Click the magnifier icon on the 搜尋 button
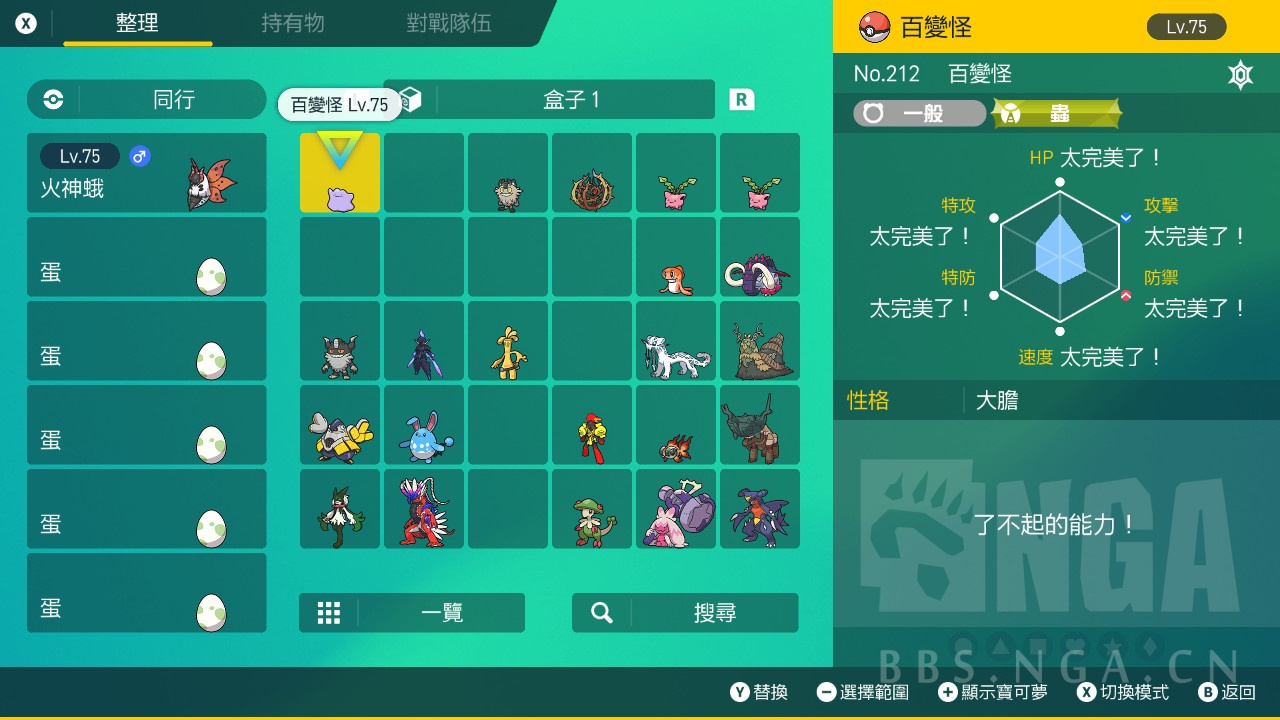 [601, 612]
